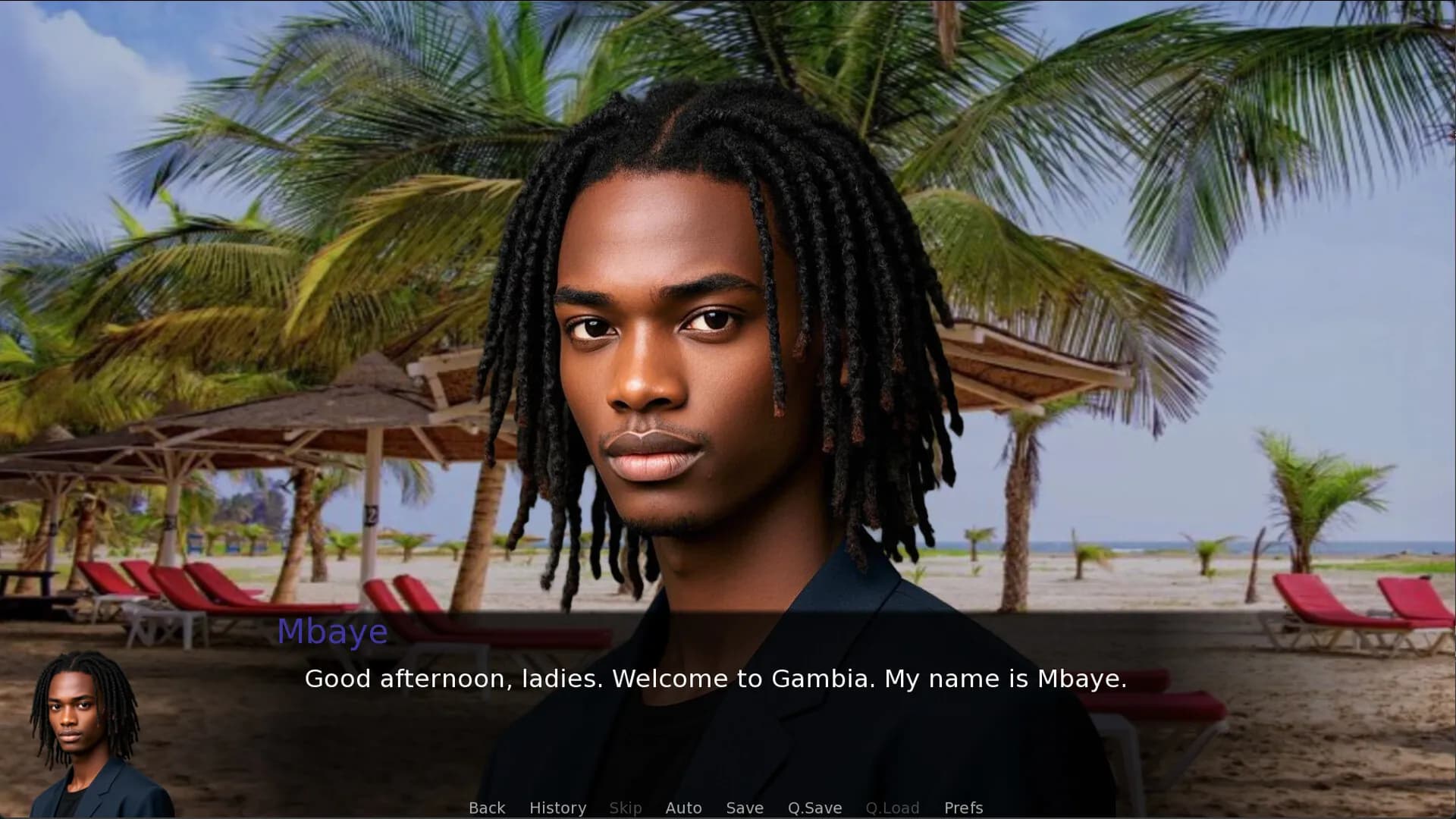Open Save to store your progress
The width and height of the screenshot is (1456, 819).
[x=744, y=808]
